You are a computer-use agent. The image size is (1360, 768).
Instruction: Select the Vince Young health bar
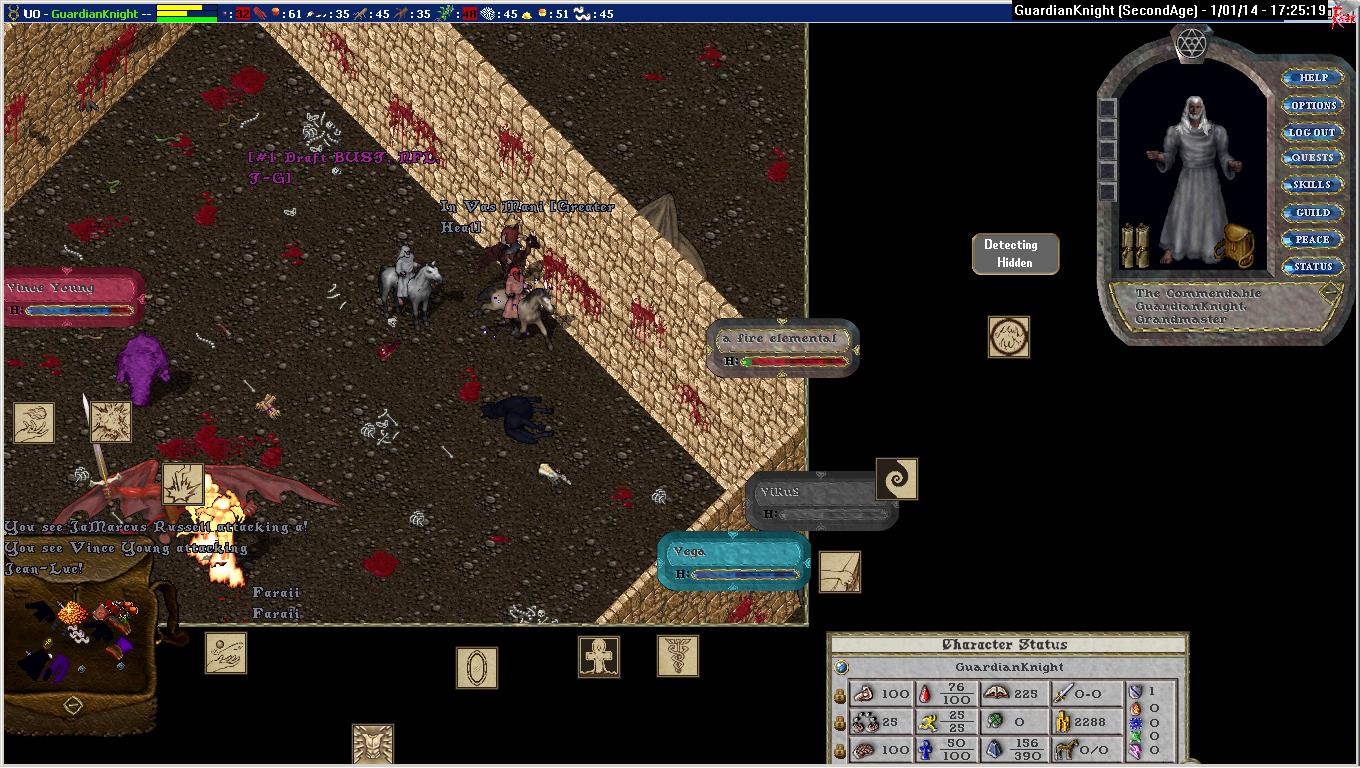point(73,297)
